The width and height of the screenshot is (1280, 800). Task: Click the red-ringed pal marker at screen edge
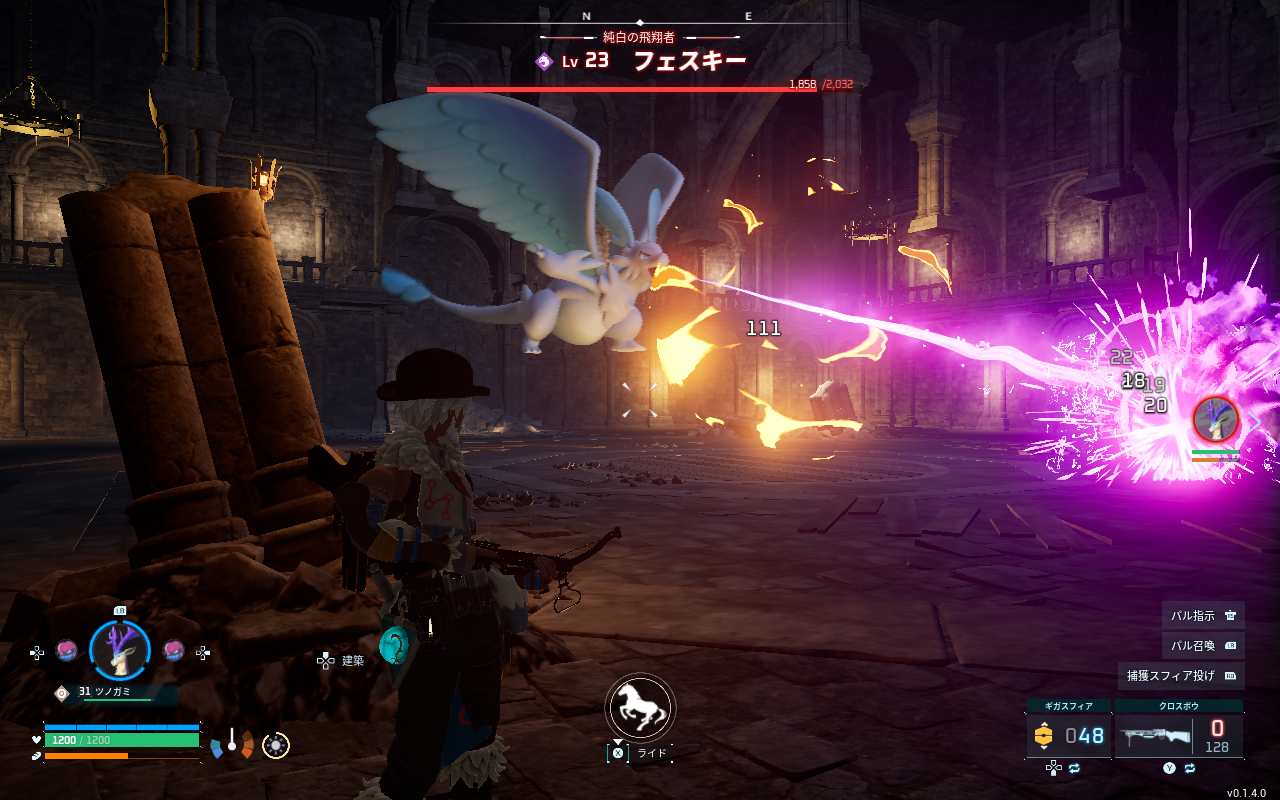(x=1216, y=419)
